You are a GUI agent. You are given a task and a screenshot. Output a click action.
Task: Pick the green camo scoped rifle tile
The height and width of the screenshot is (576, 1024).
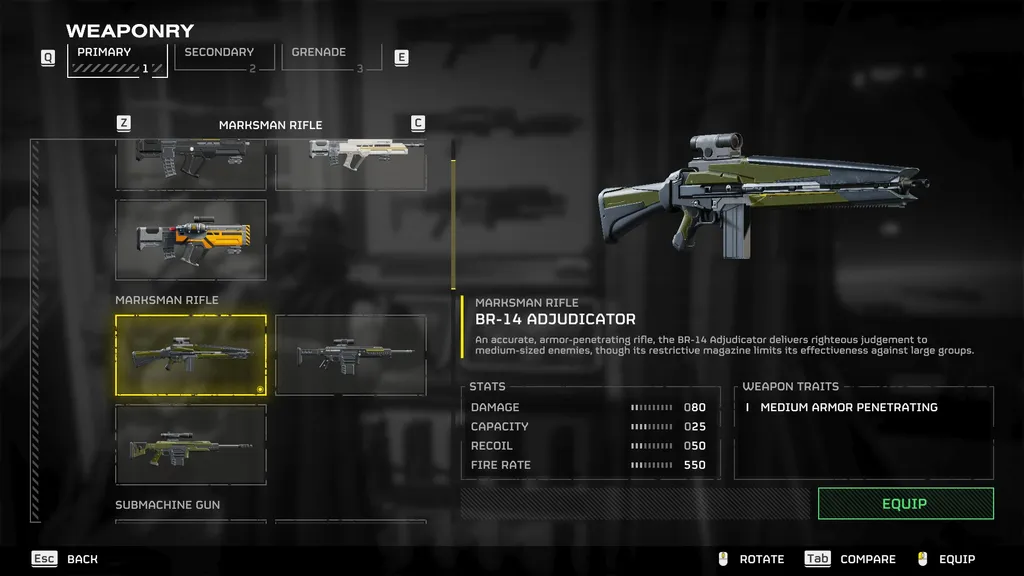pos(191,445)
